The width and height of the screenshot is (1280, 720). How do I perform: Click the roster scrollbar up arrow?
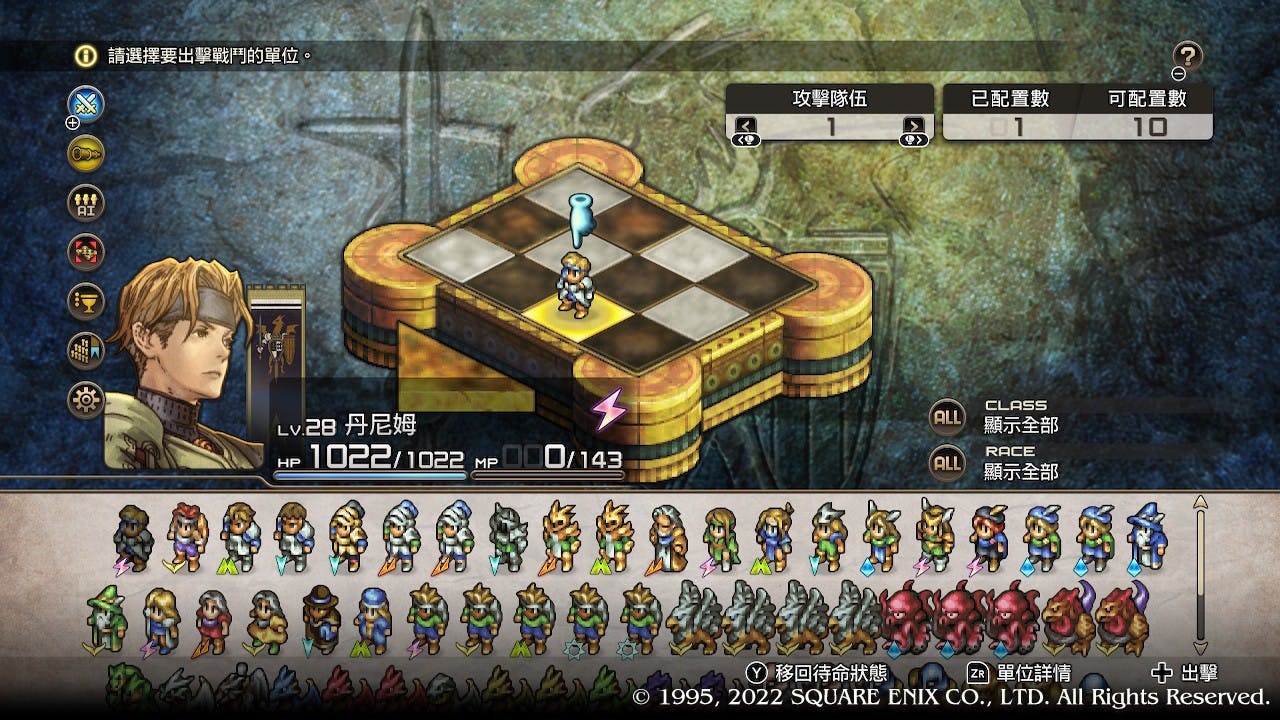pos(1201,501)
